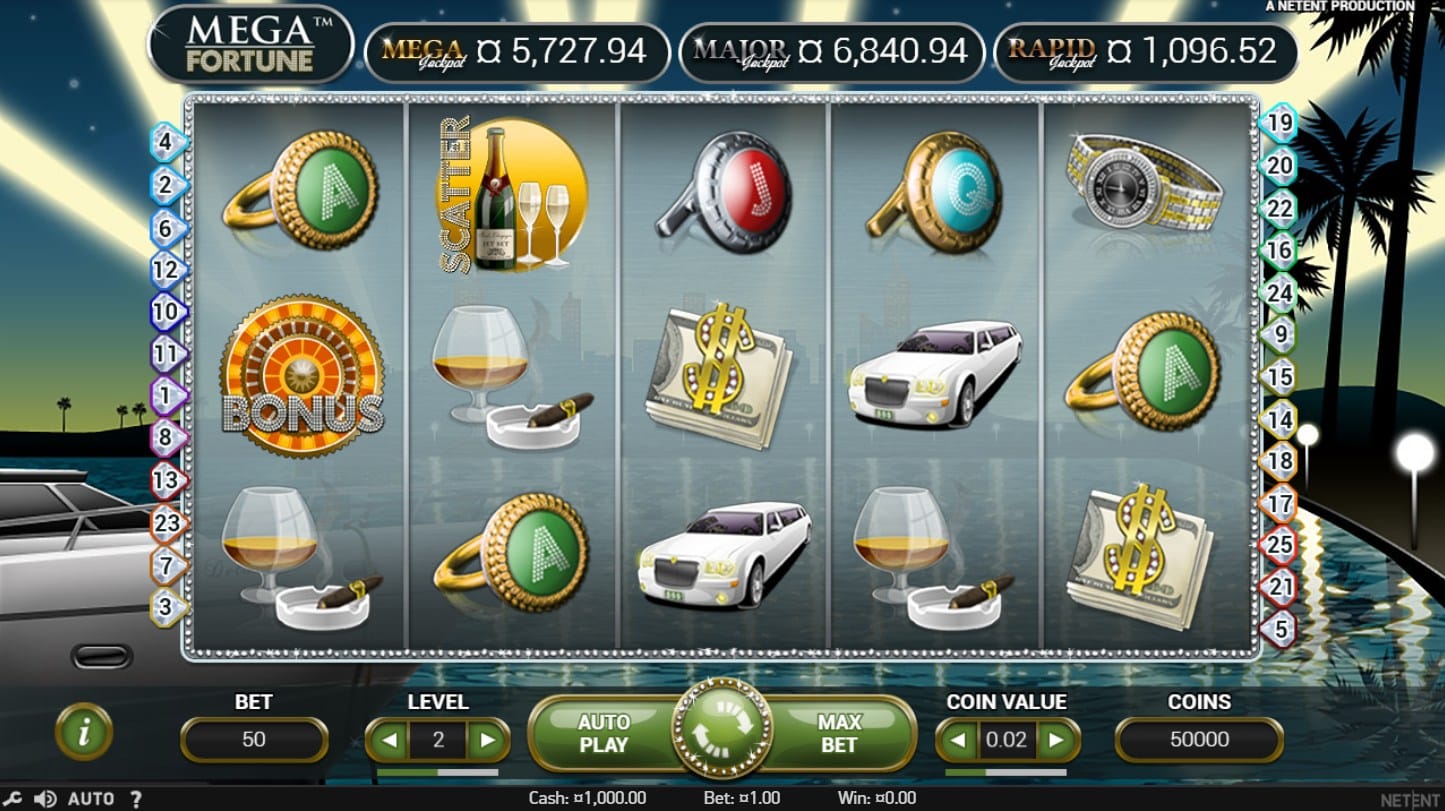
Task: Open the paytable info button
Action: pyautogui.click(x=84, y=733)
